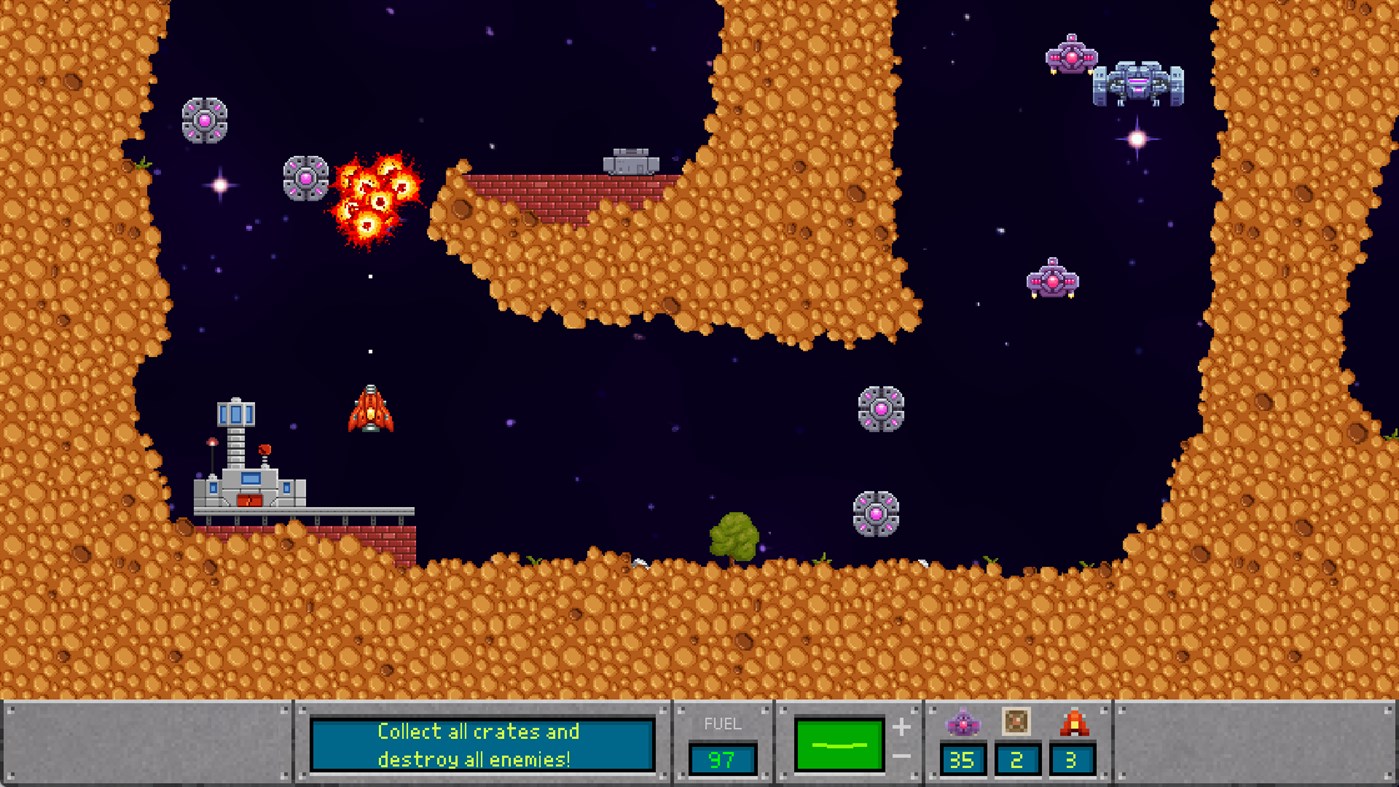Click the green bush on the cavern floor

[733, 534]
